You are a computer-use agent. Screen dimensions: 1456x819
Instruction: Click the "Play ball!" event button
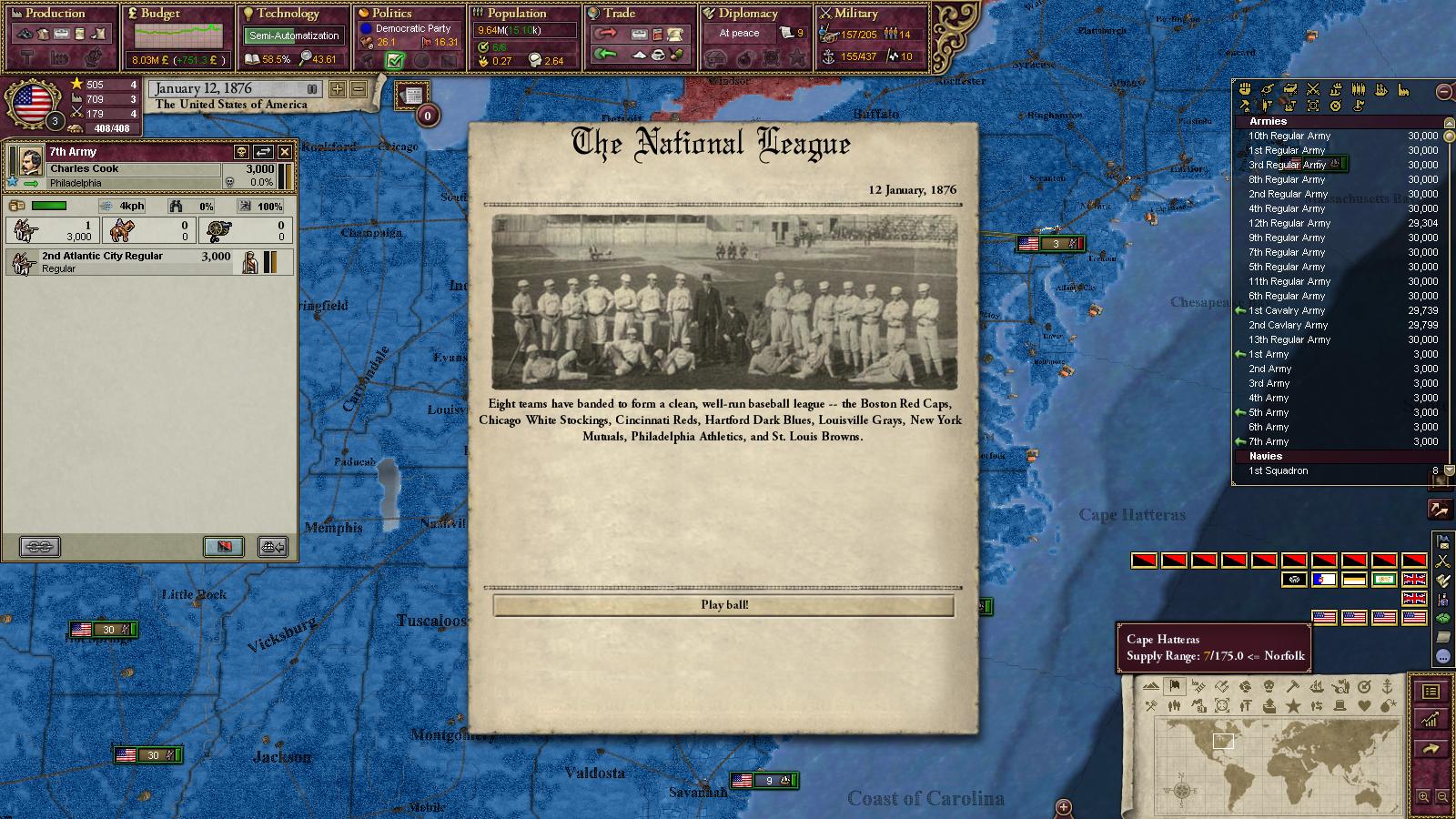[x=723, y=605]
